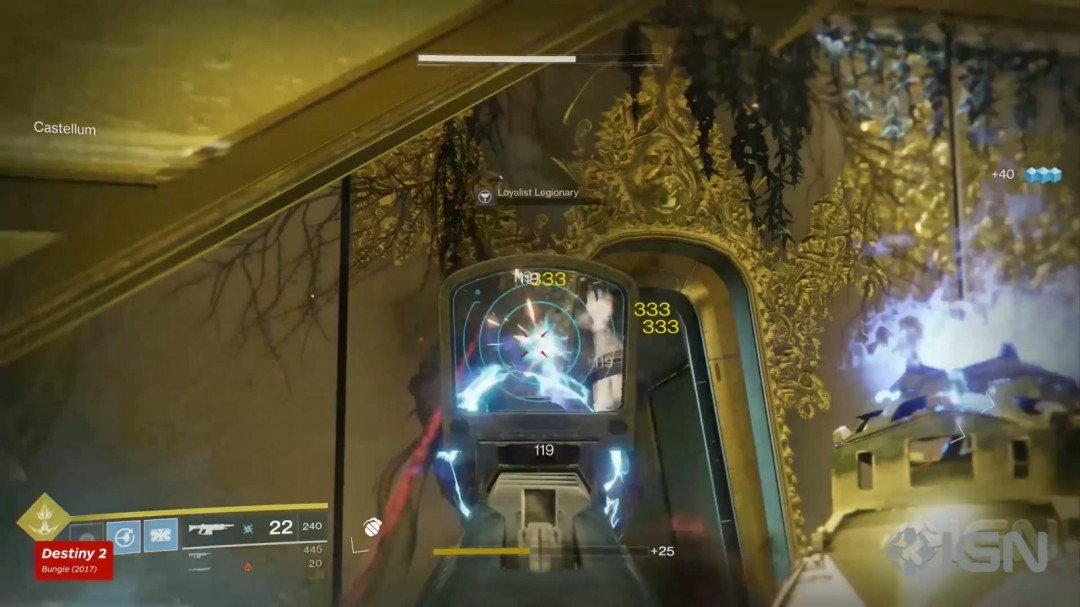Click the Loyalist Legionary enemy nameplate icon
The height and width of the screenshot is (607, 1080).
tap(486, 194)
